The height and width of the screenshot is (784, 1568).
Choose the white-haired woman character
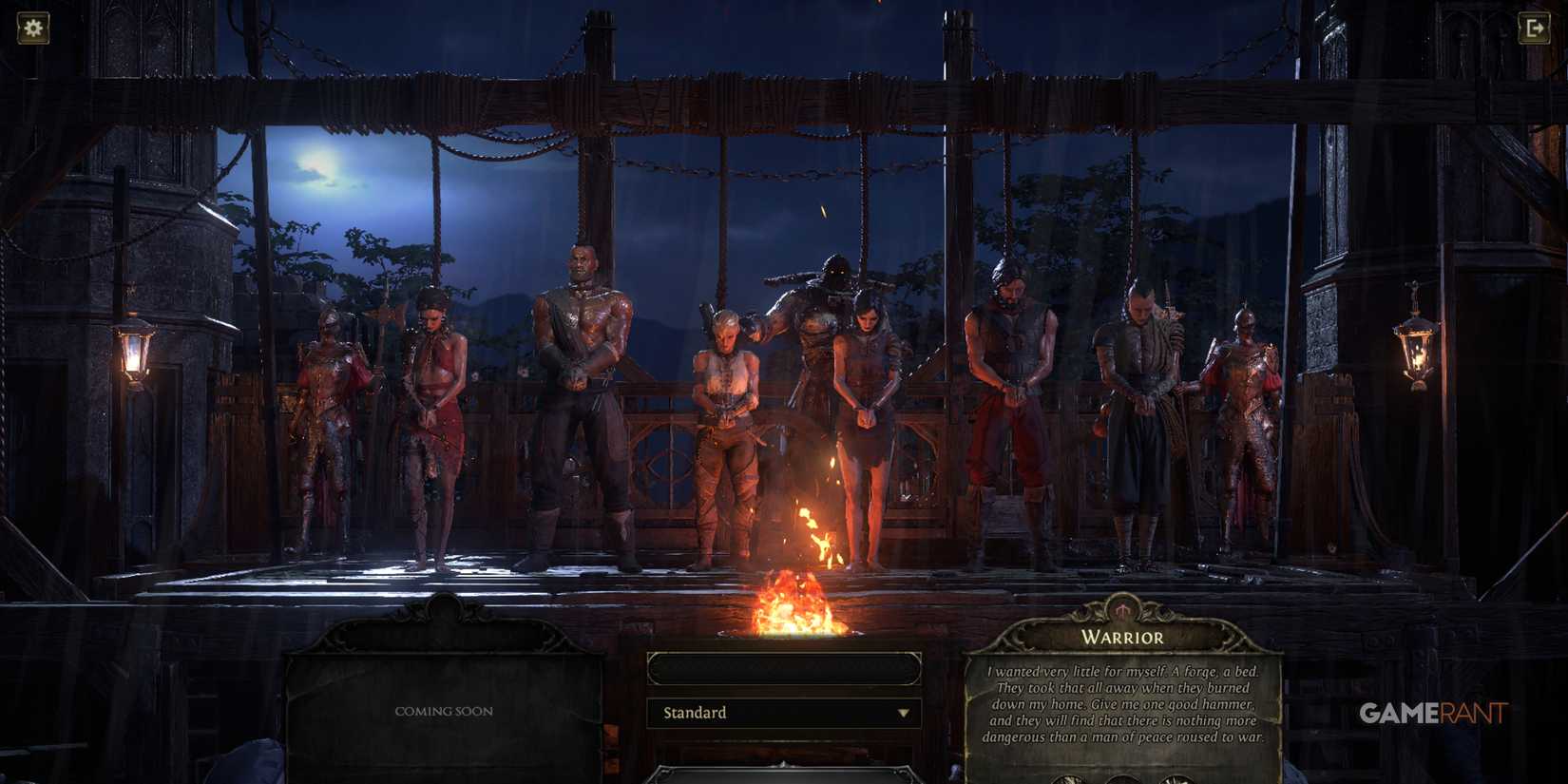tap(725, 428)
